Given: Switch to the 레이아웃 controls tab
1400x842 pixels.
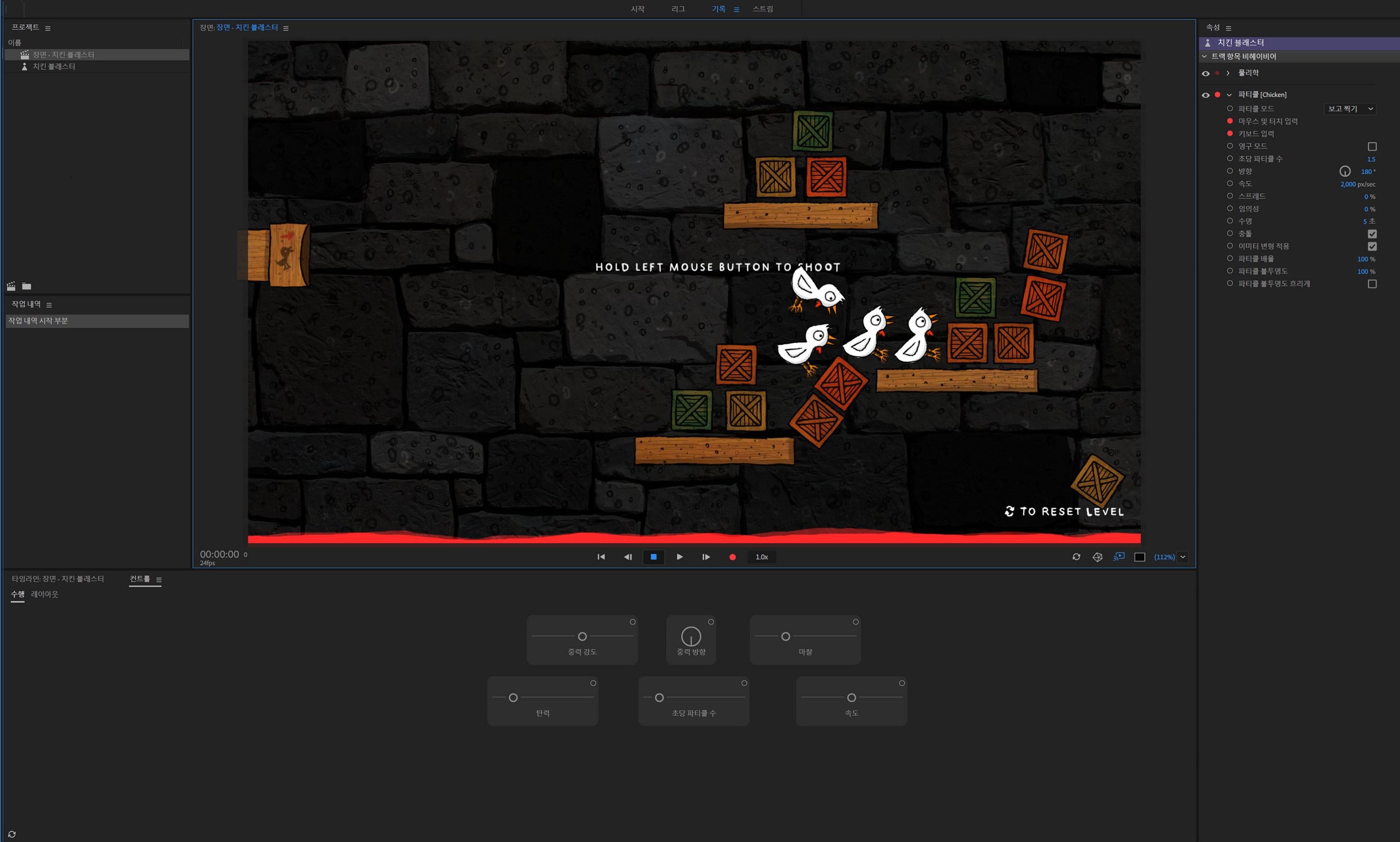Looking at the screenshot, I should (44, 594).
